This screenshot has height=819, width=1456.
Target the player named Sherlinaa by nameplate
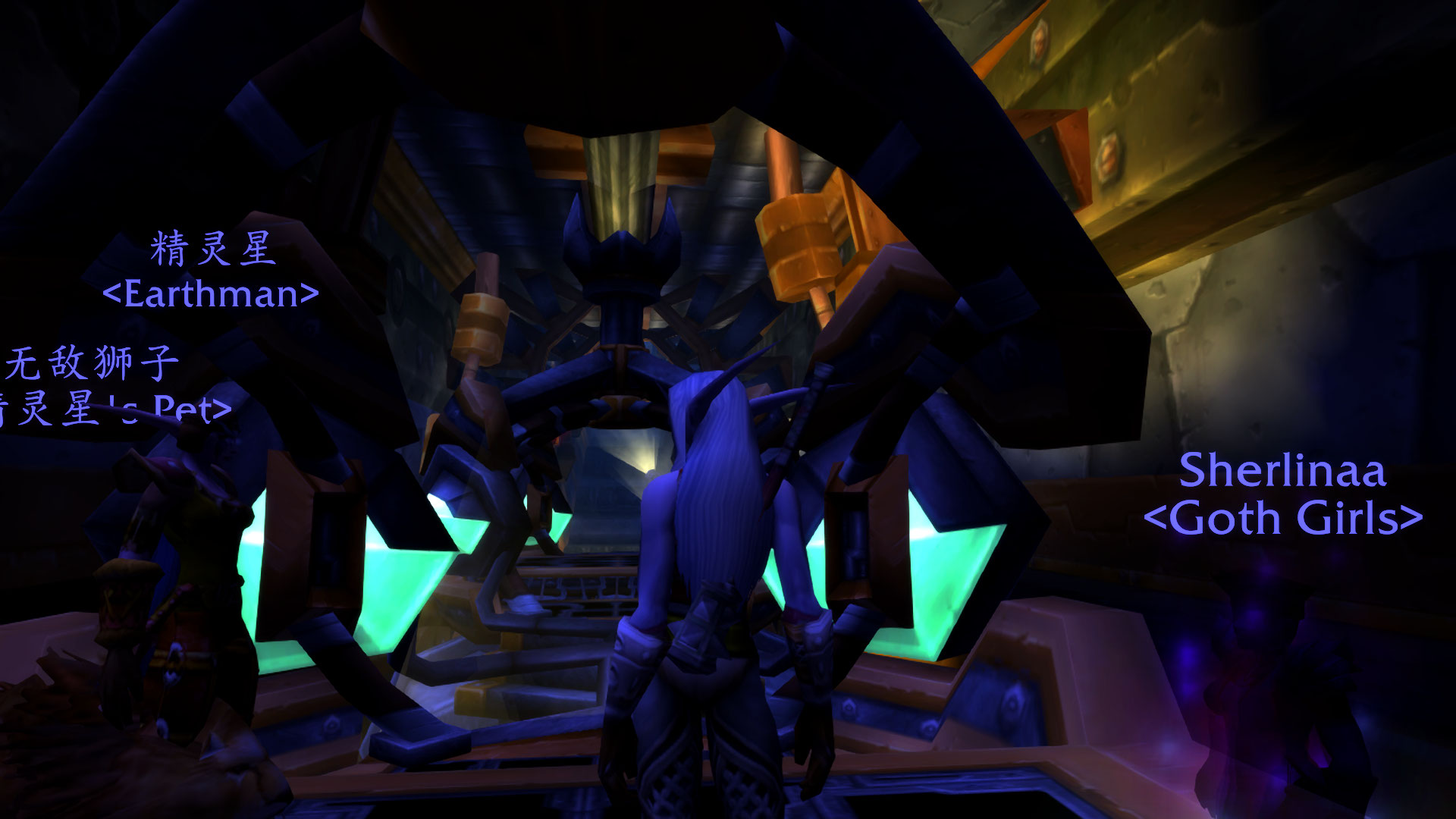point(1282,471)
